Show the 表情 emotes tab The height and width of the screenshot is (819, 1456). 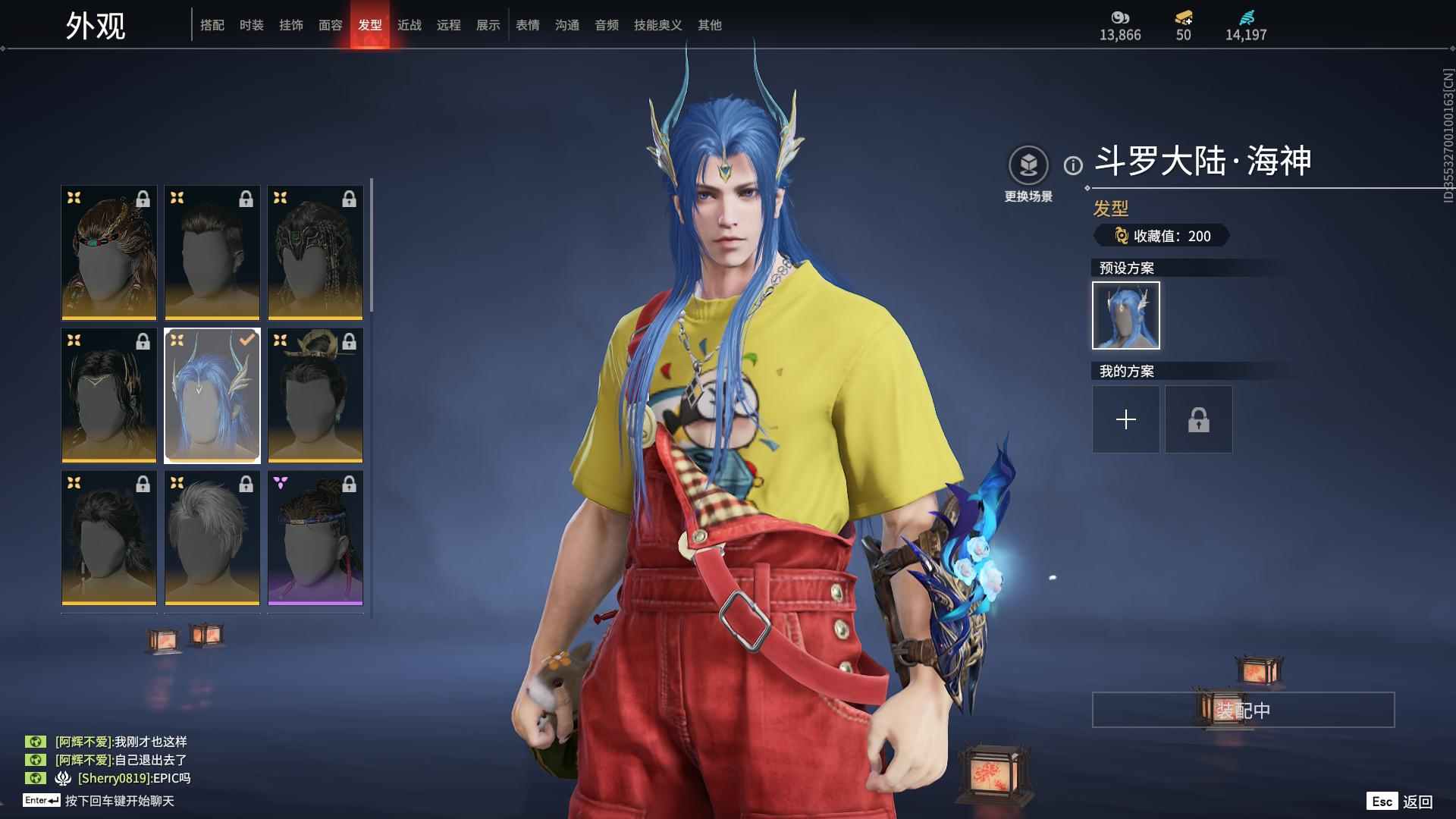click(527, 25)
